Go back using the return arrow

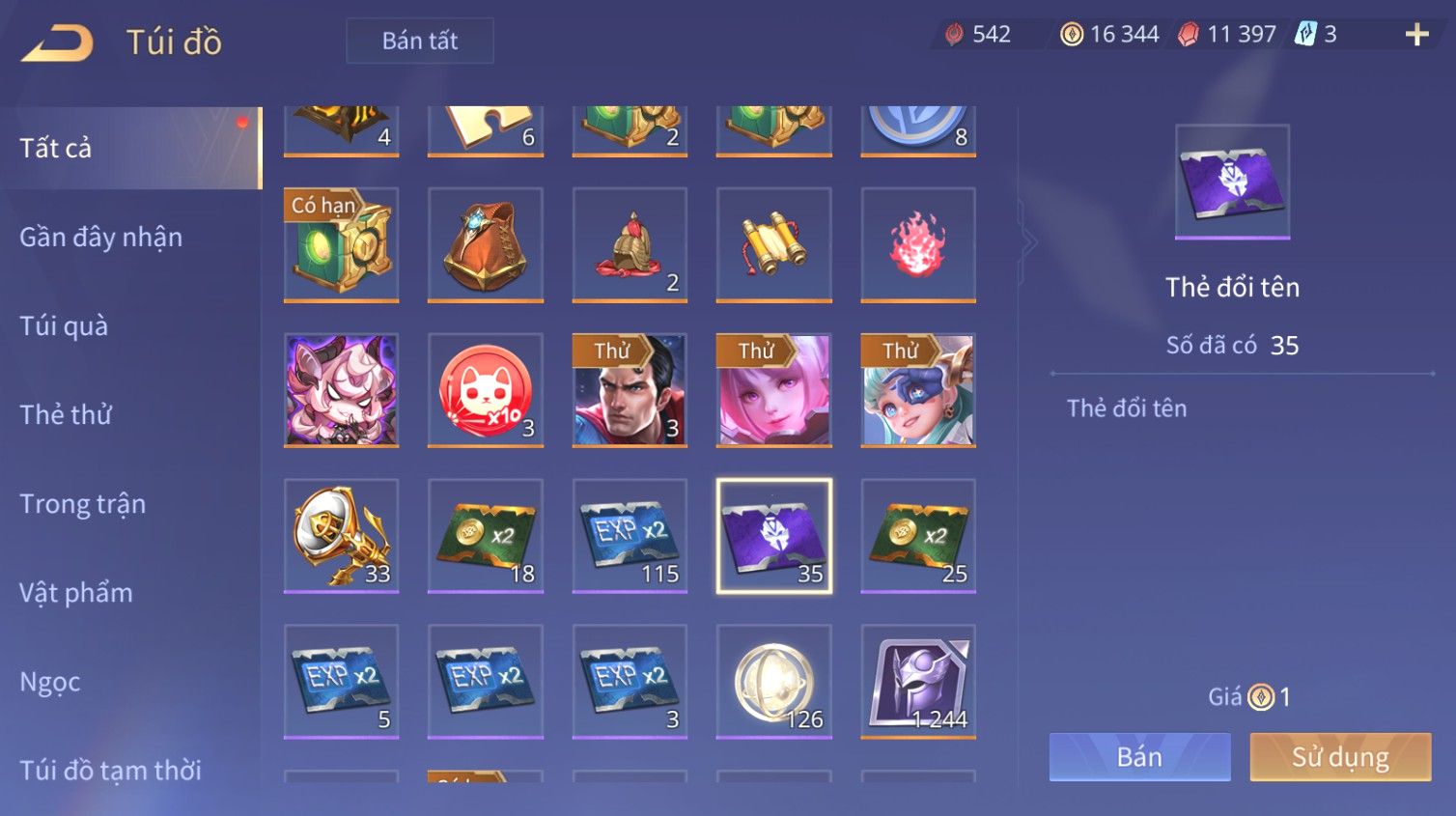pos(58,42)
